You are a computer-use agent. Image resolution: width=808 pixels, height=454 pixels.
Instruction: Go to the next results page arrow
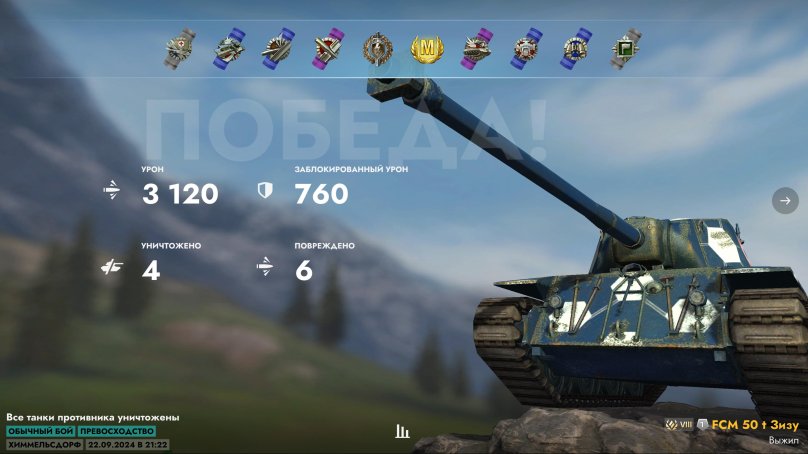[783, 201]
